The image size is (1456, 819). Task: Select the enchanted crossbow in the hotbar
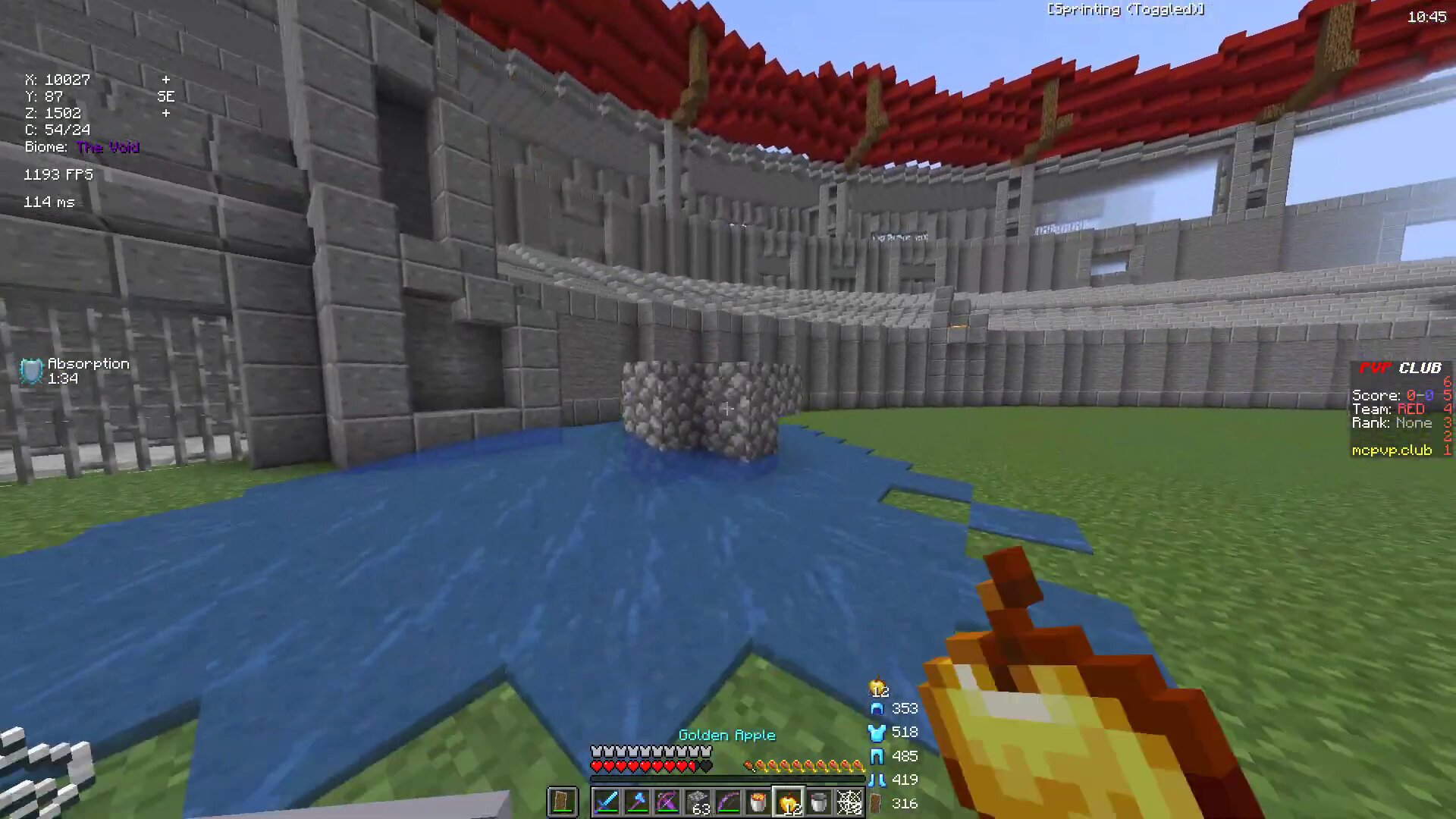click(x=667, y=802)
